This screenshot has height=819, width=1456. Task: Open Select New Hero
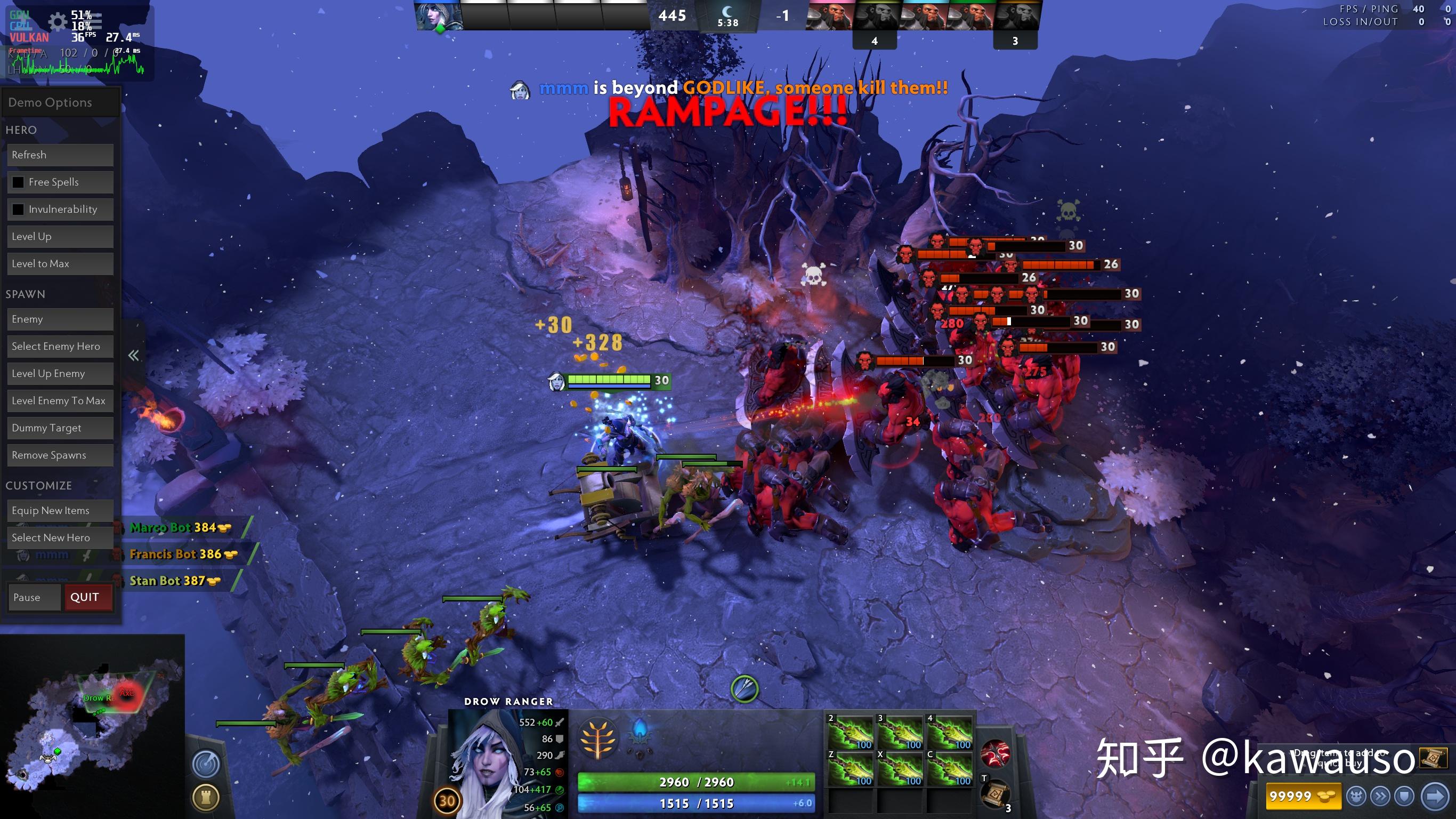(x=60, y=537)
